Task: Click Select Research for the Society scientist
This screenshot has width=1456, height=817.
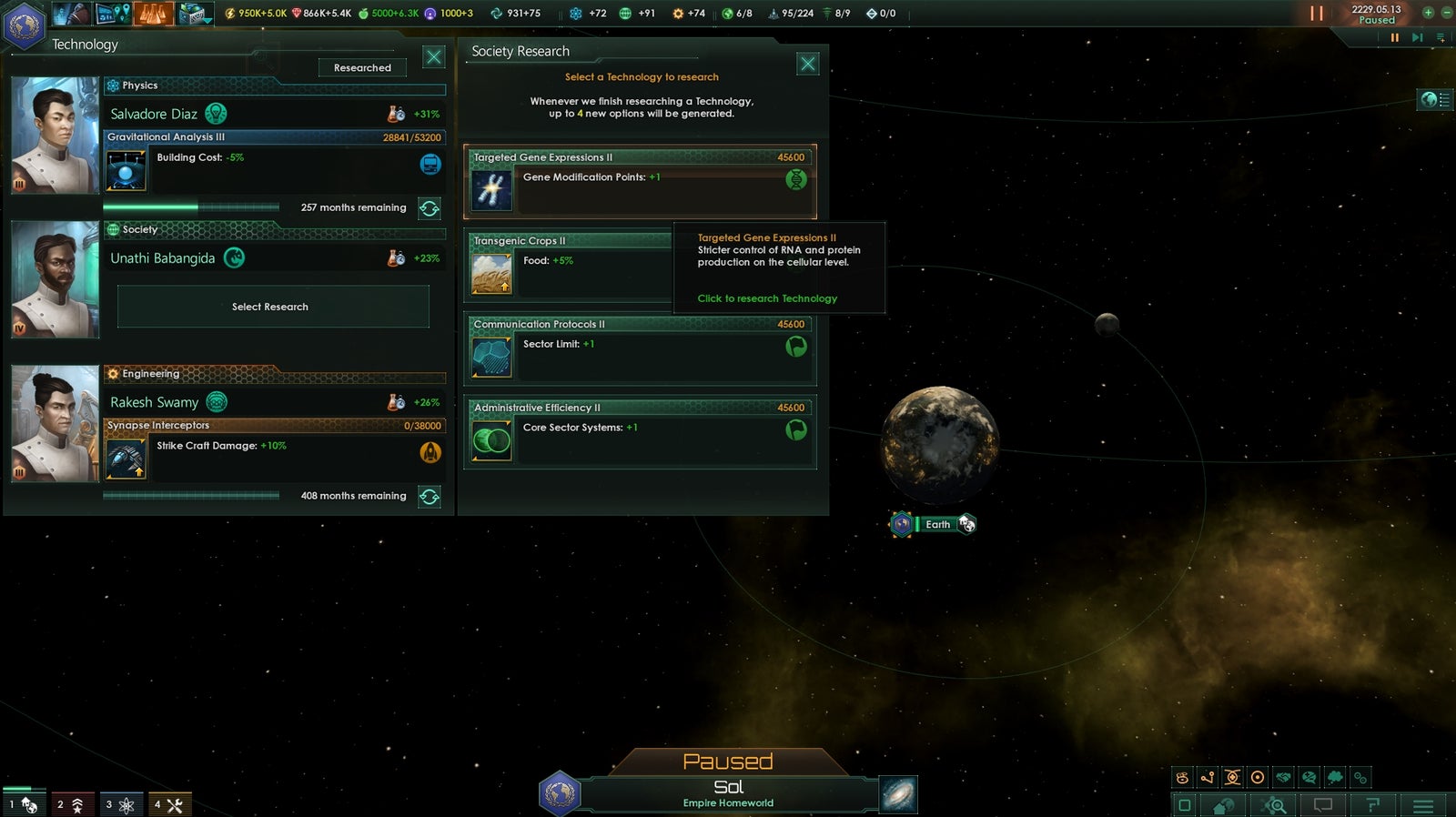Action: [x=272, y=307]
